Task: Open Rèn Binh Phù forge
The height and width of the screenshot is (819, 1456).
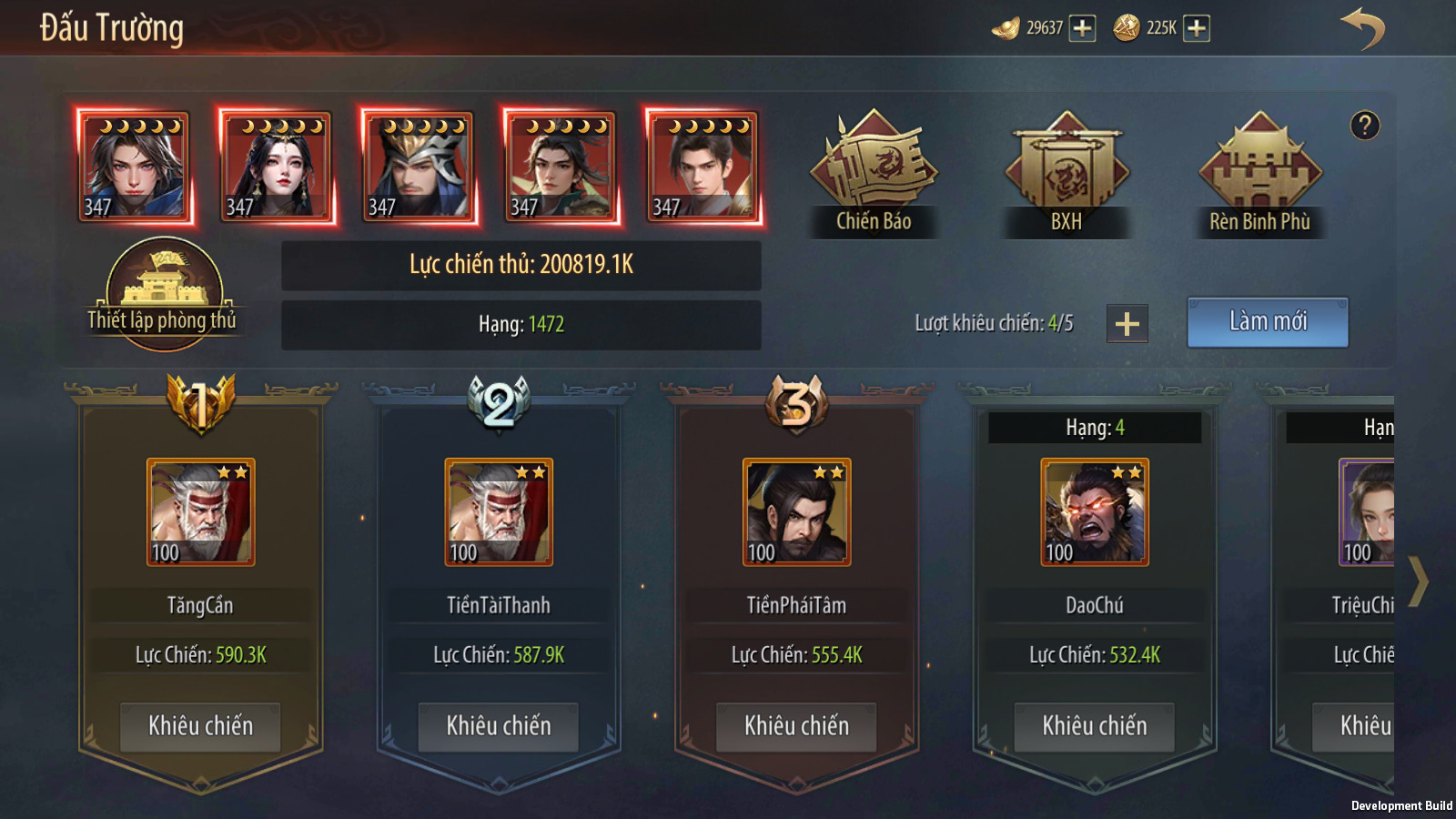Action: point(1260,173)
